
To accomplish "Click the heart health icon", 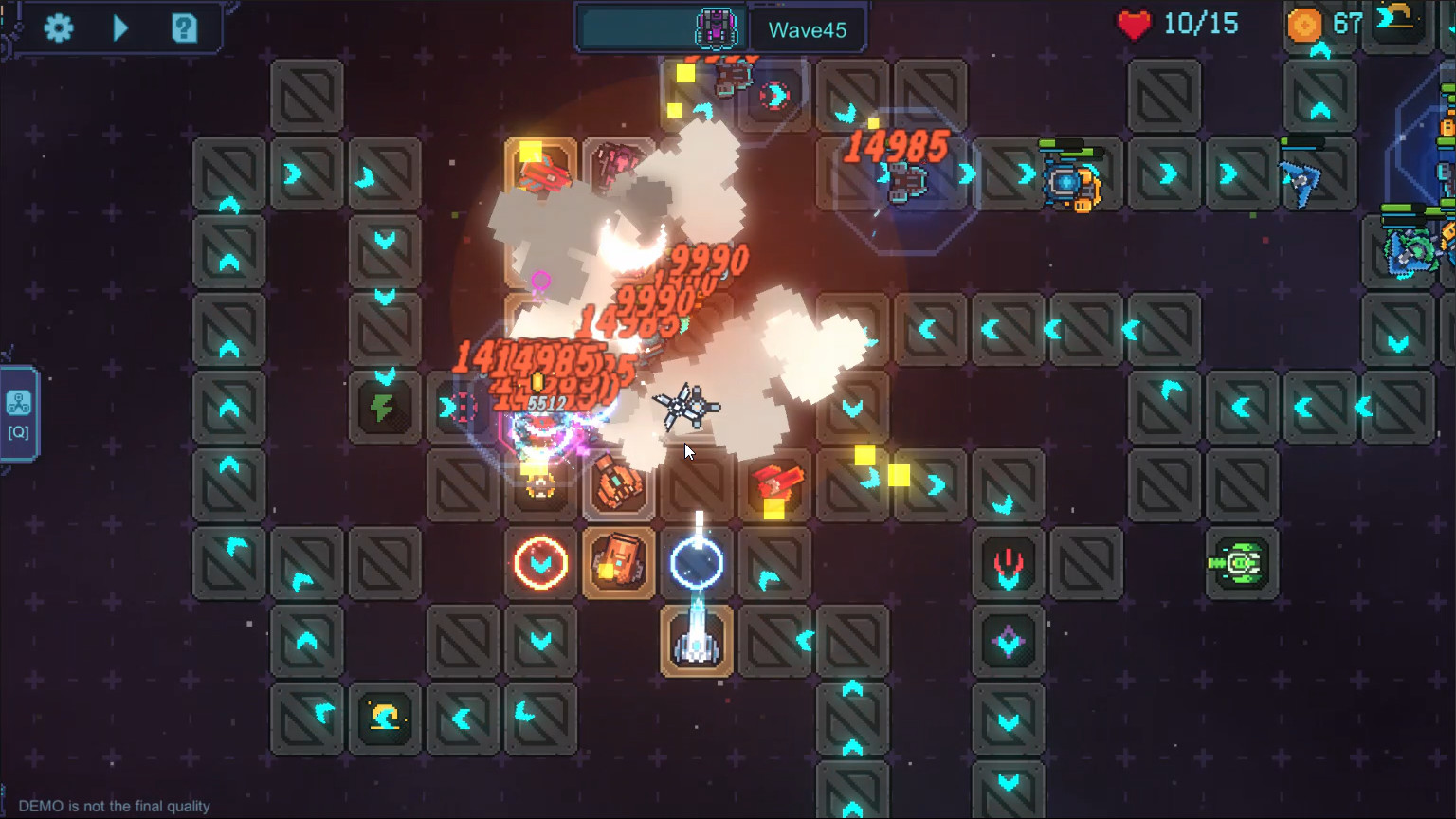I will [1134, 24].
